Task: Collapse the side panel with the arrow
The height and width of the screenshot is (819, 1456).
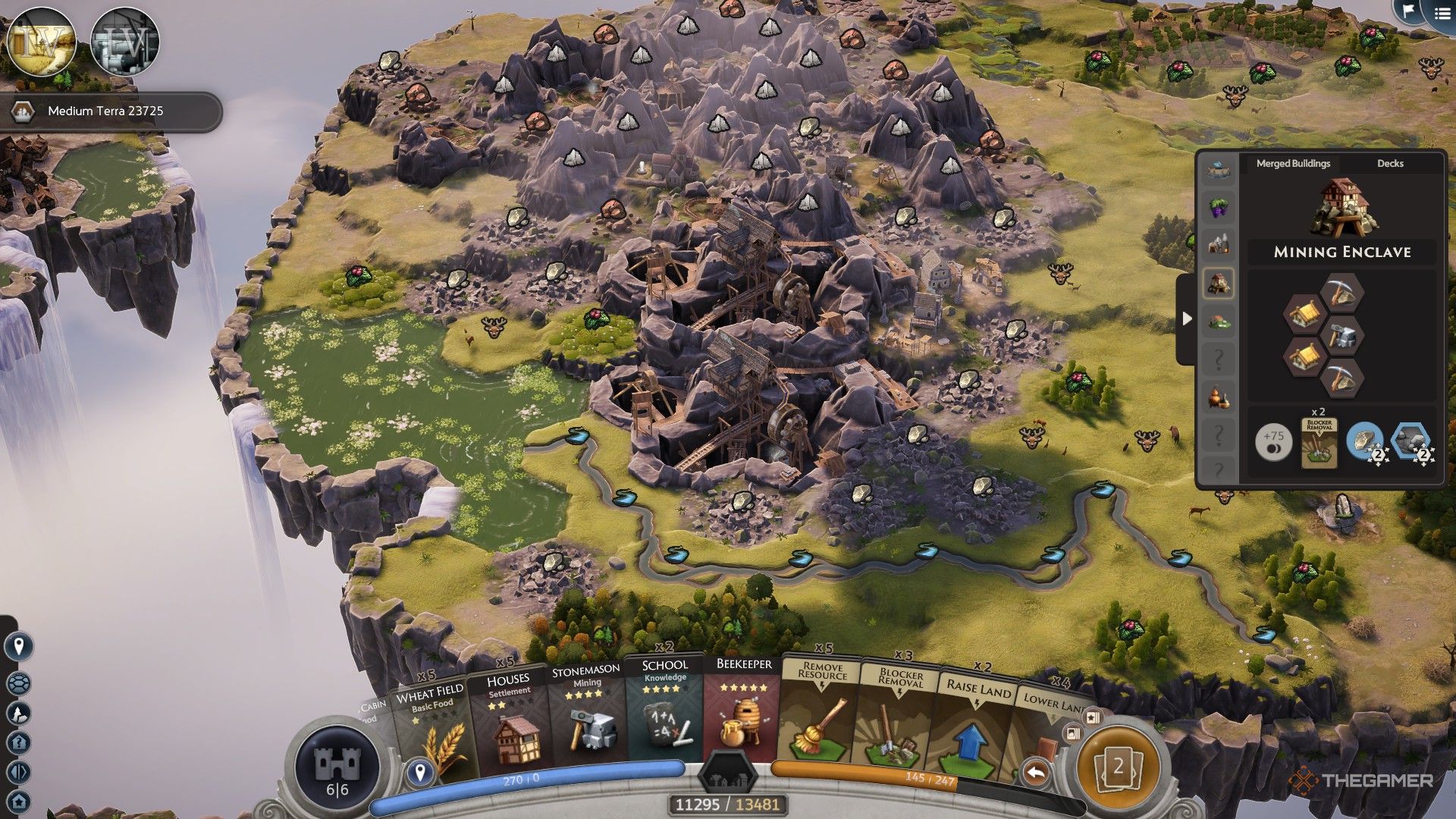Action: pyautogui.click(x=1187, y=319)
